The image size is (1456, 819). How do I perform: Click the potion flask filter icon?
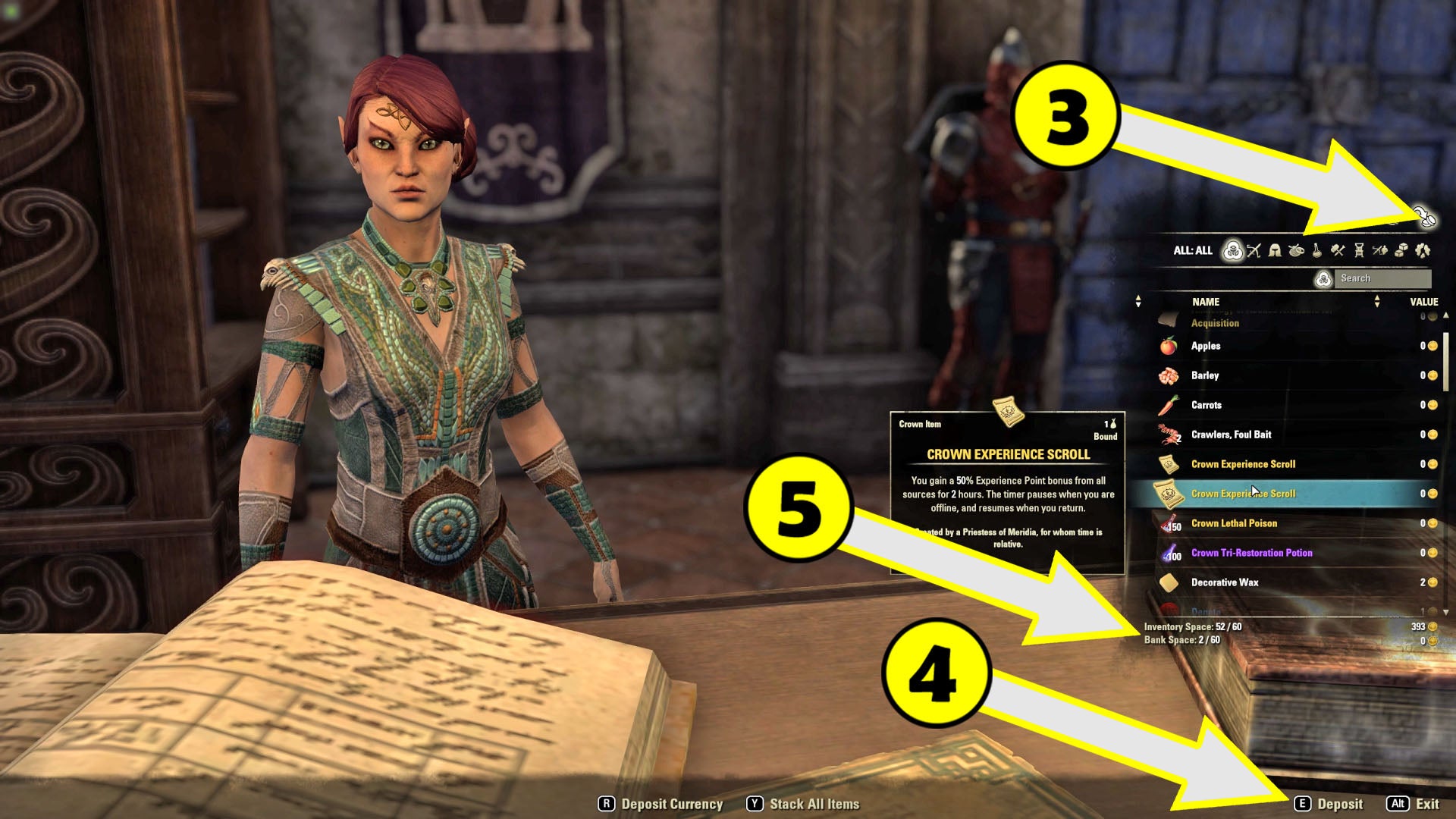tap(1318, 250)
